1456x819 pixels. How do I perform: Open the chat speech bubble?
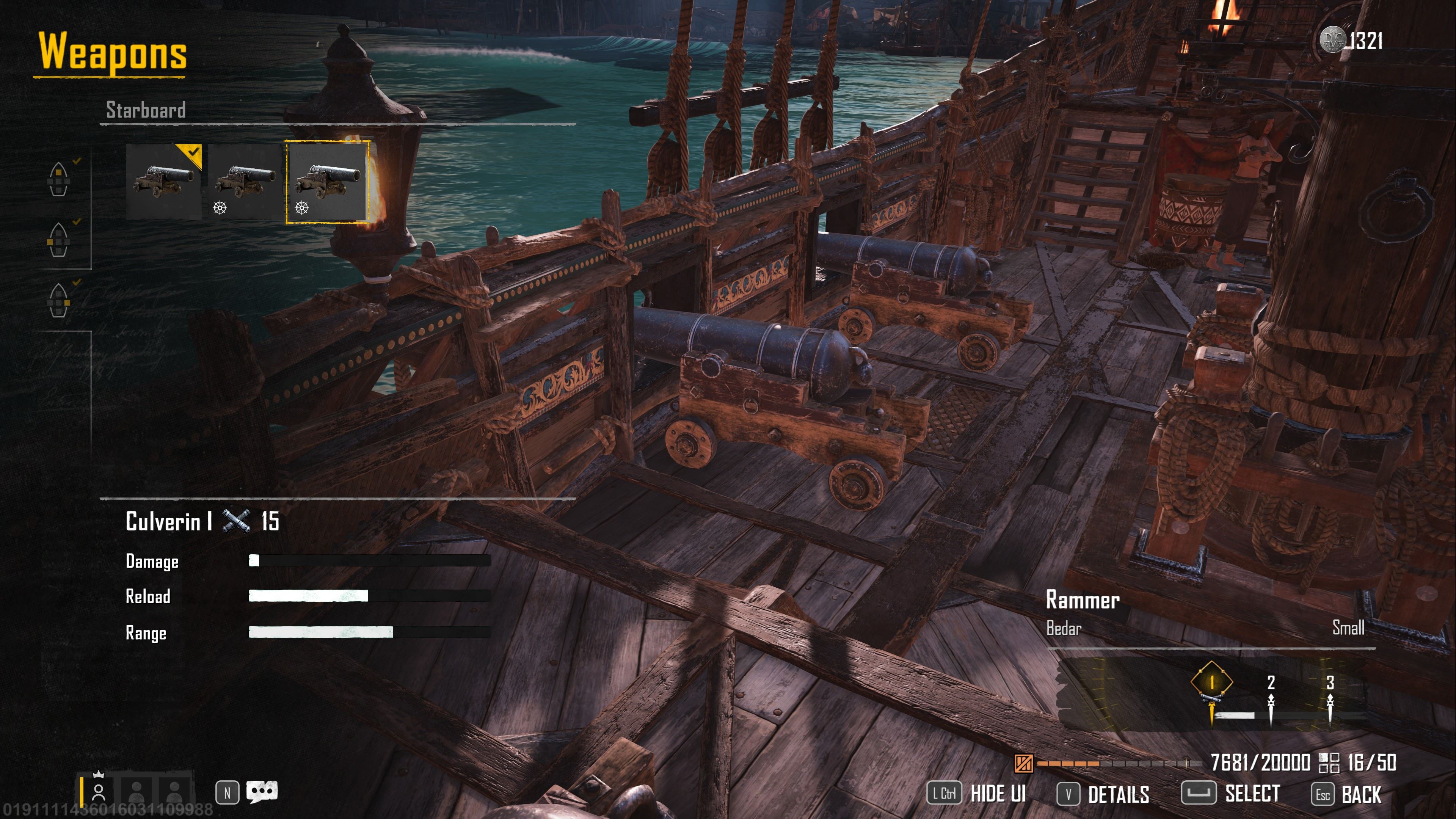click(262, 792)
